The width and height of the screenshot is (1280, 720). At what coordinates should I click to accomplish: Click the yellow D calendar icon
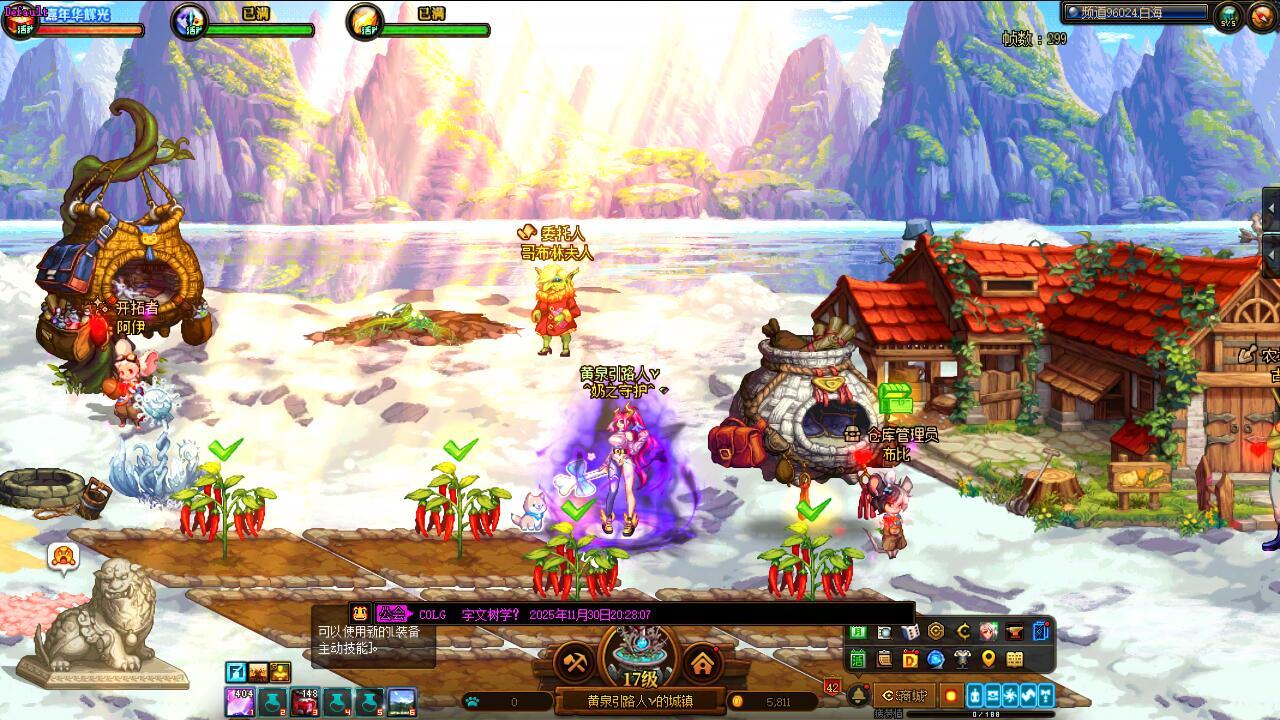(x=910, y=659)
